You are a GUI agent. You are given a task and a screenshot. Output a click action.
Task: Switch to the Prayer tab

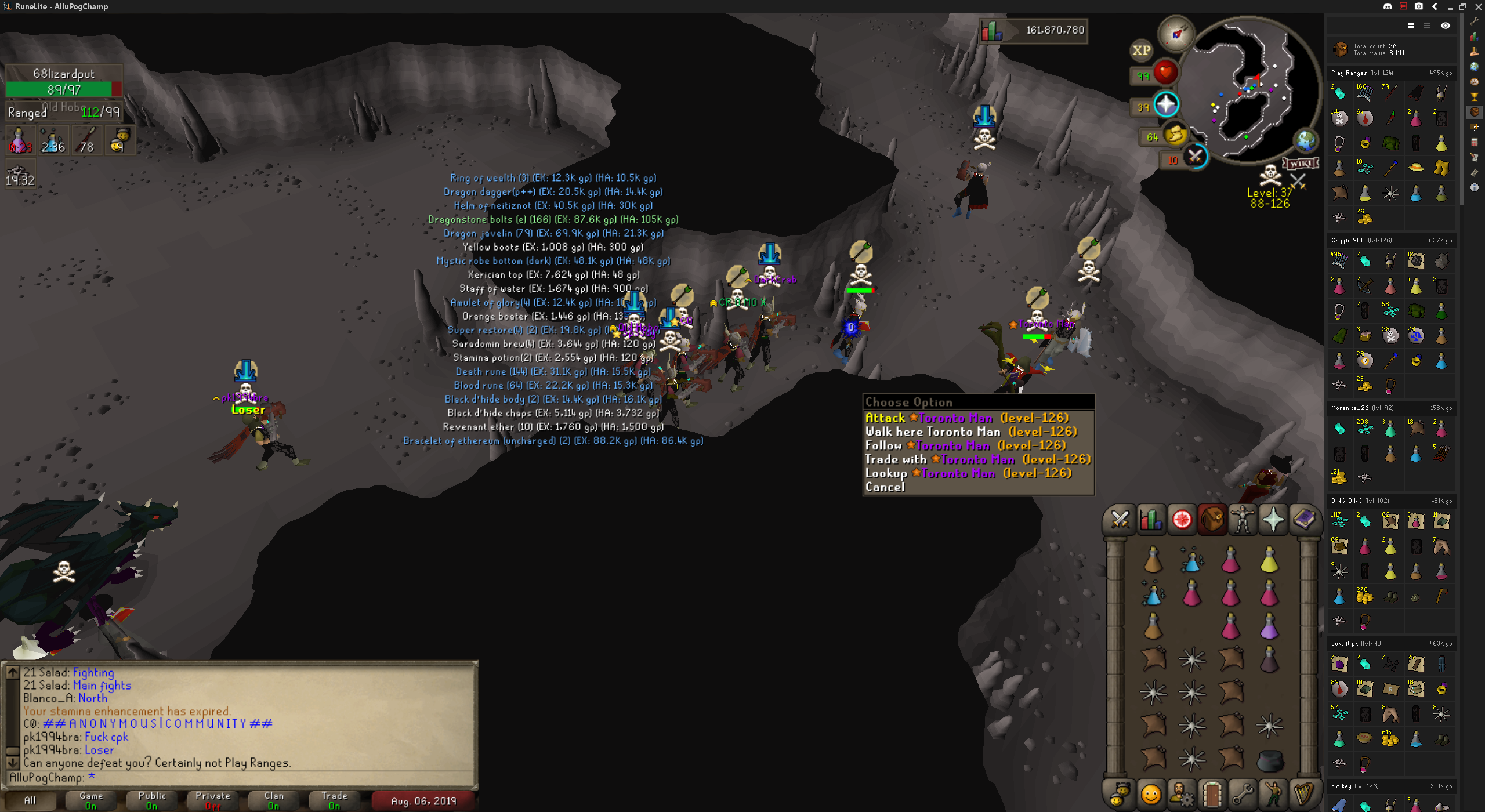tap(1273, 519)
